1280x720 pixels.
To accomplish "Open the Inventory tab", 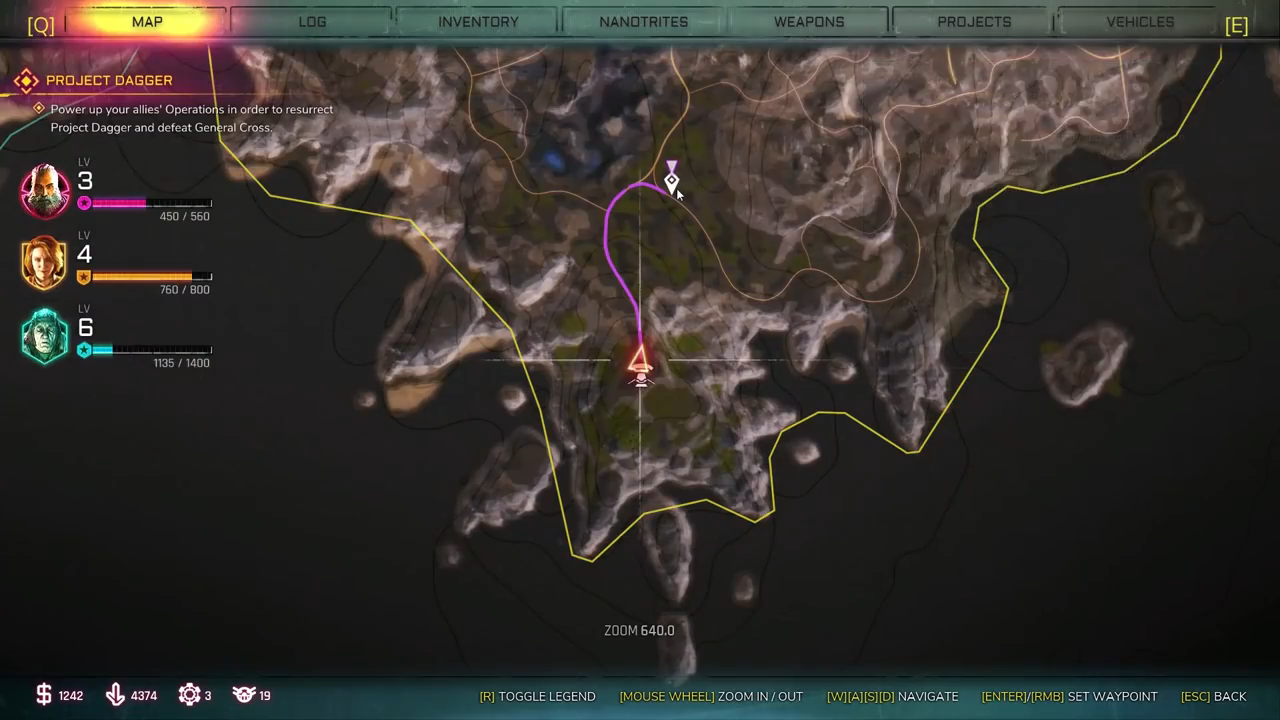I will coord(478,22).
